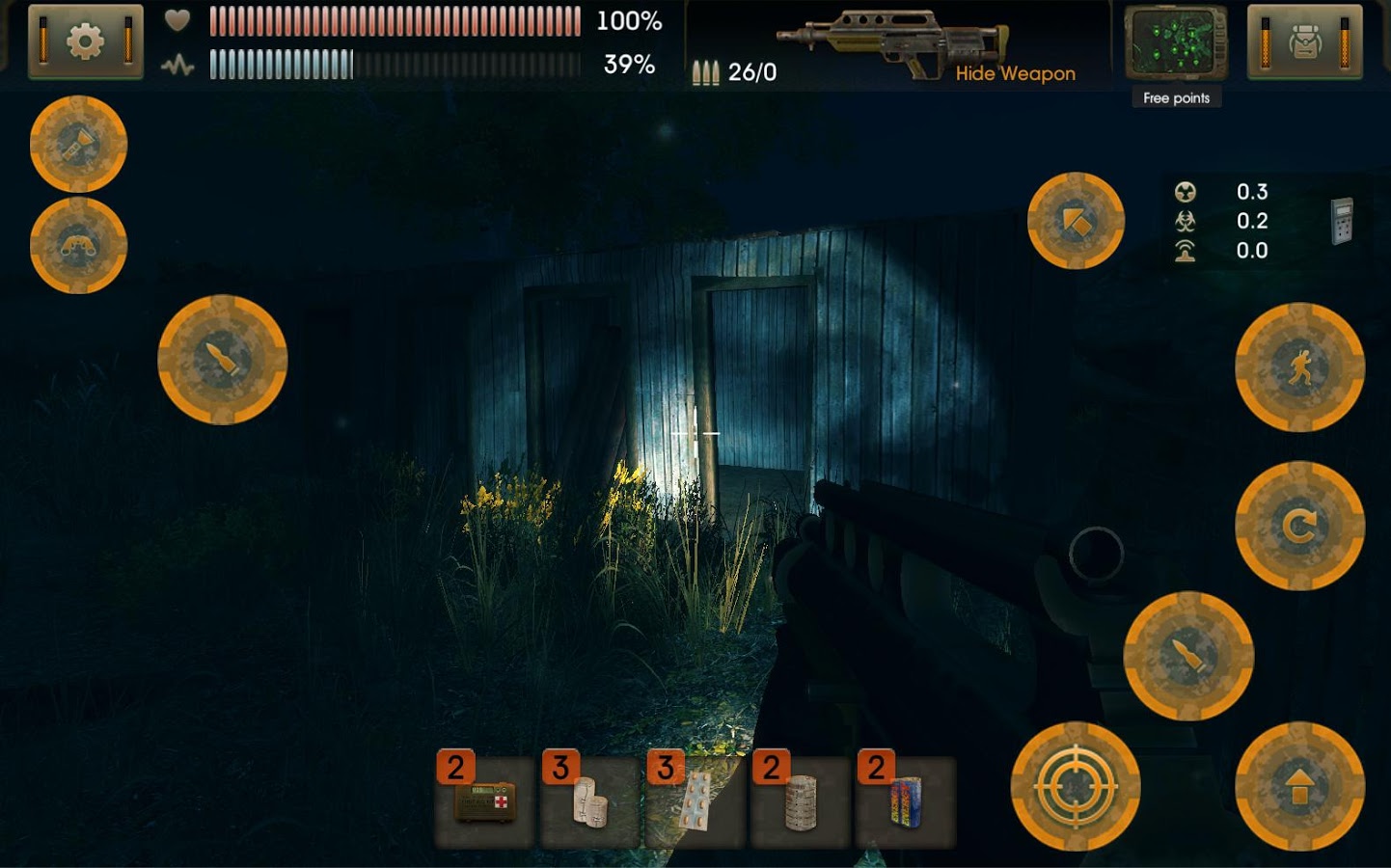Open the Free points map
This screenshot has width=1391, height=868.
coord(1176,44)
